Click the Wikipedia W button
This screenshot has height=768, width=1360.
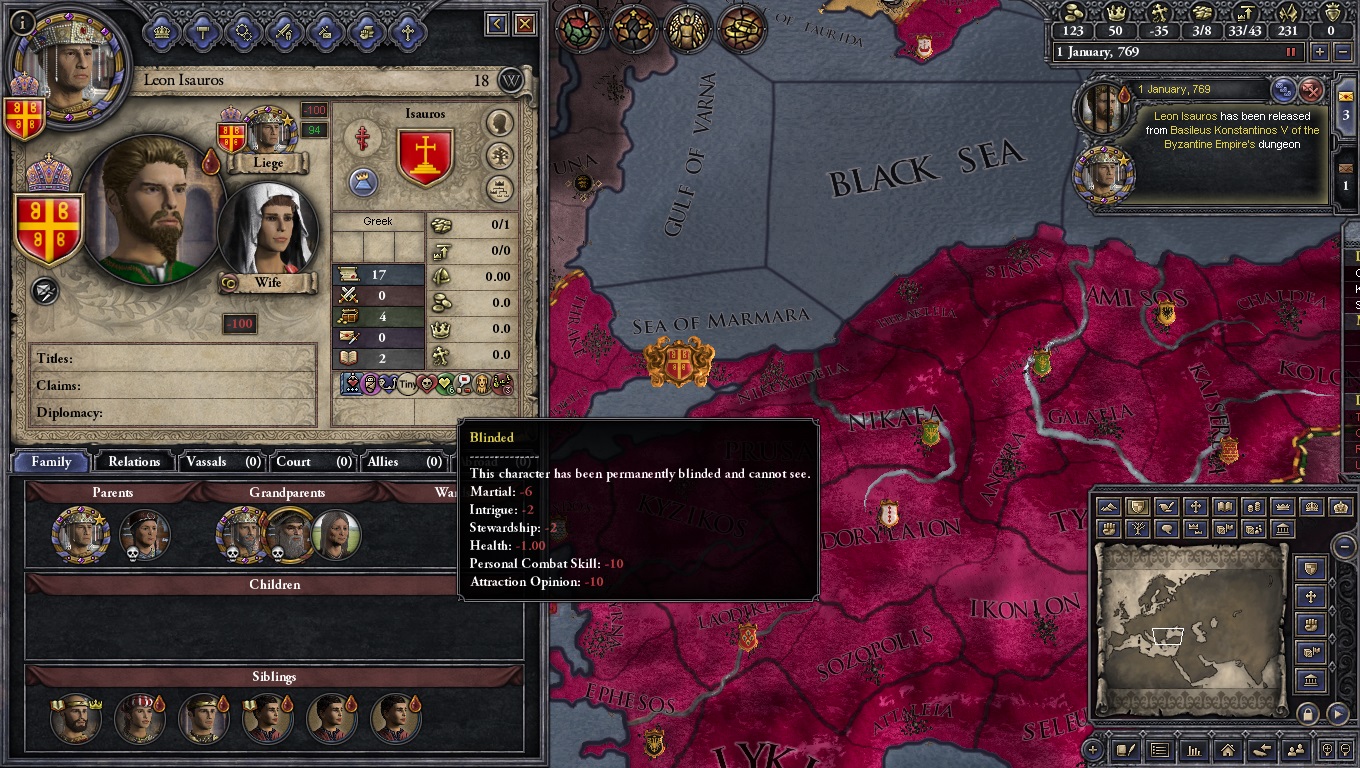511,81
